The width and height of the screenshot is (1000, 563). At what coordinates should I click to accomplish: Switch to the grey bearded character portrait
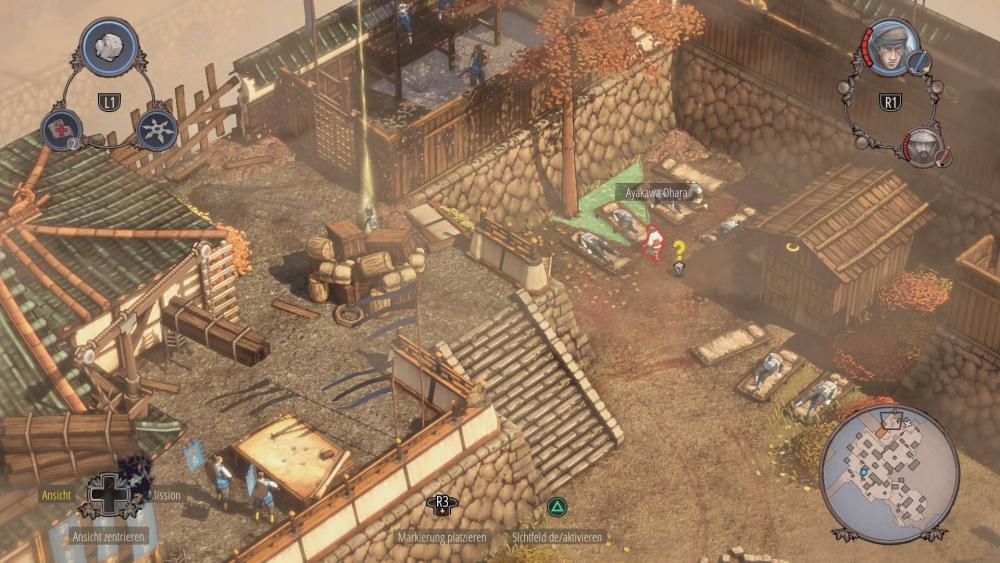927,147
